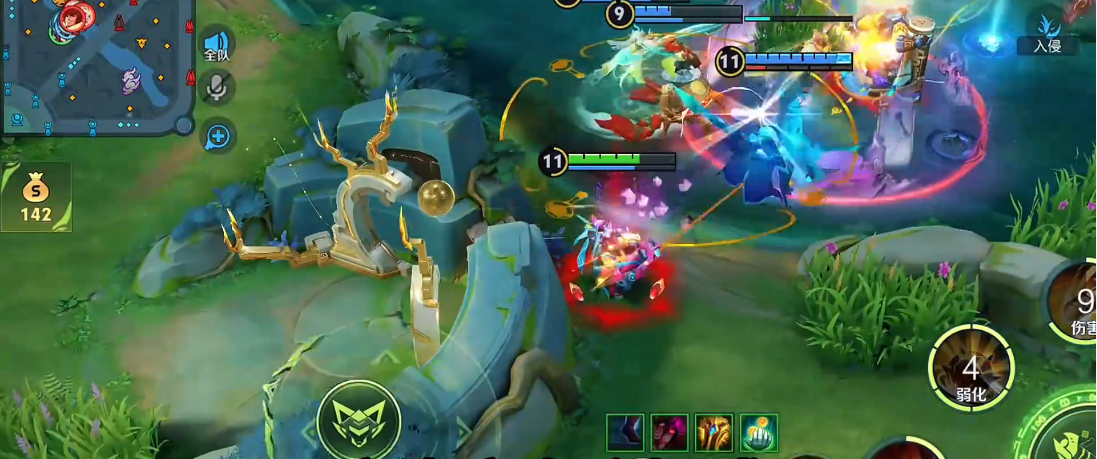Cast the 弱化 summoner spell
Image resolution: width=1097 pixels, height=459 pixels.
[971, 372]
